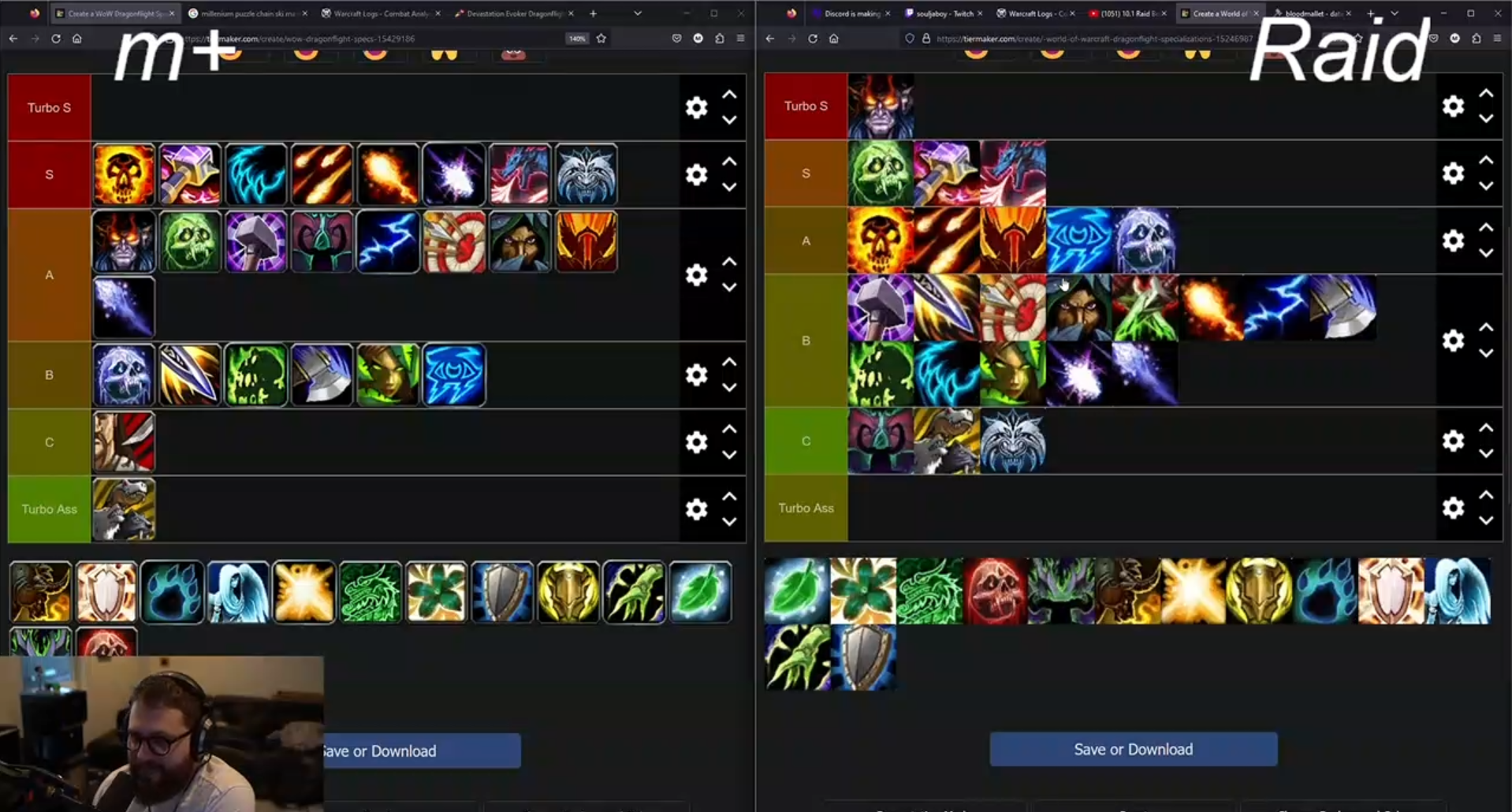
Task: Select the flaming skull Warlock icon in S tier
Action: tap(124, 174)
